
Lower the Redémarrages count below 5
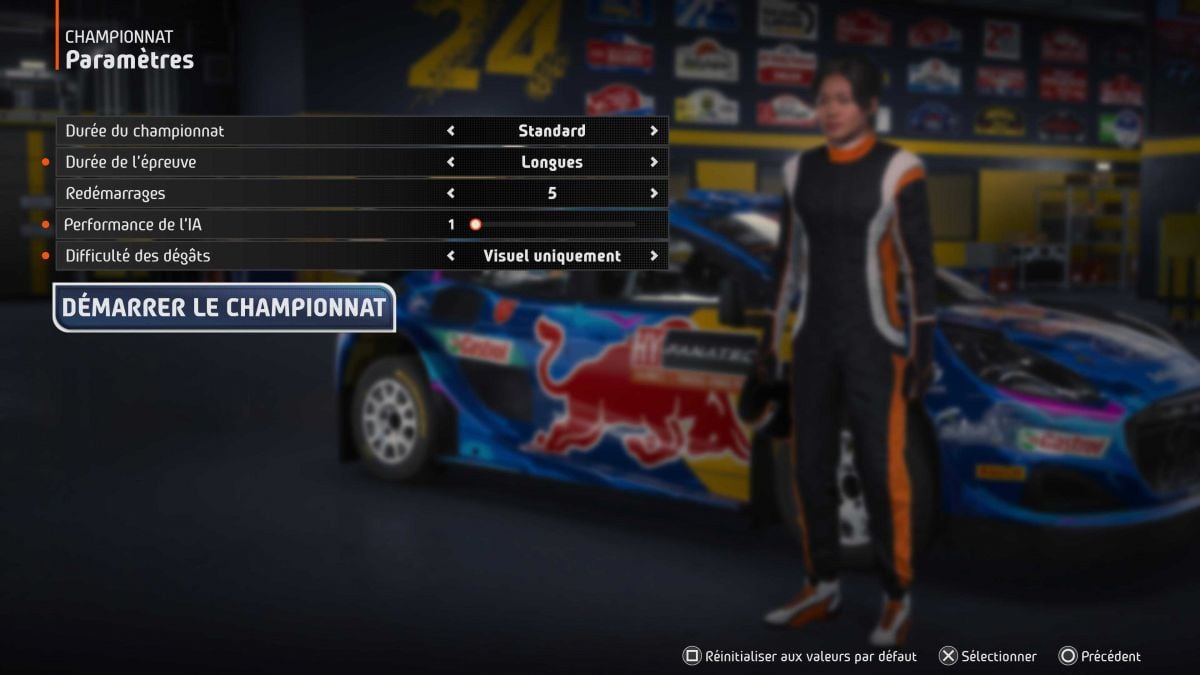point(451,193)
